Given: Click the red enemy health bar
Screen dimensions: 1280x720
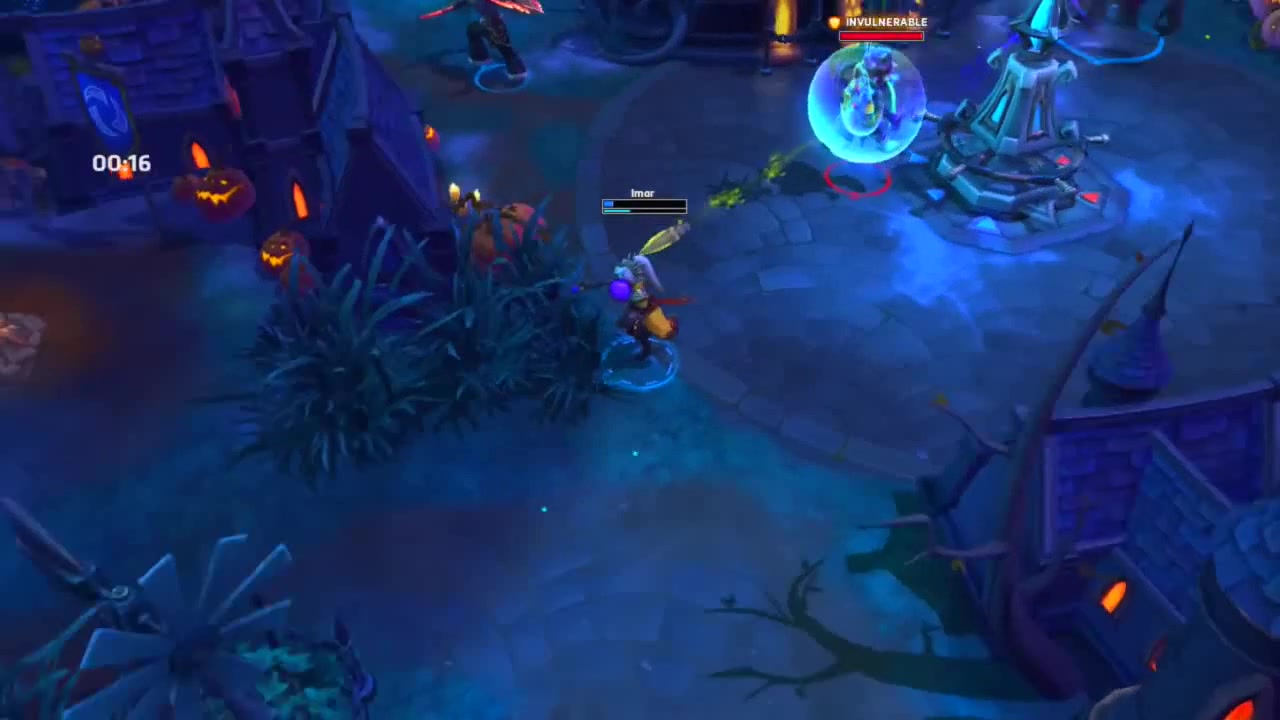Looking at the screenshot, I should 883,37.
